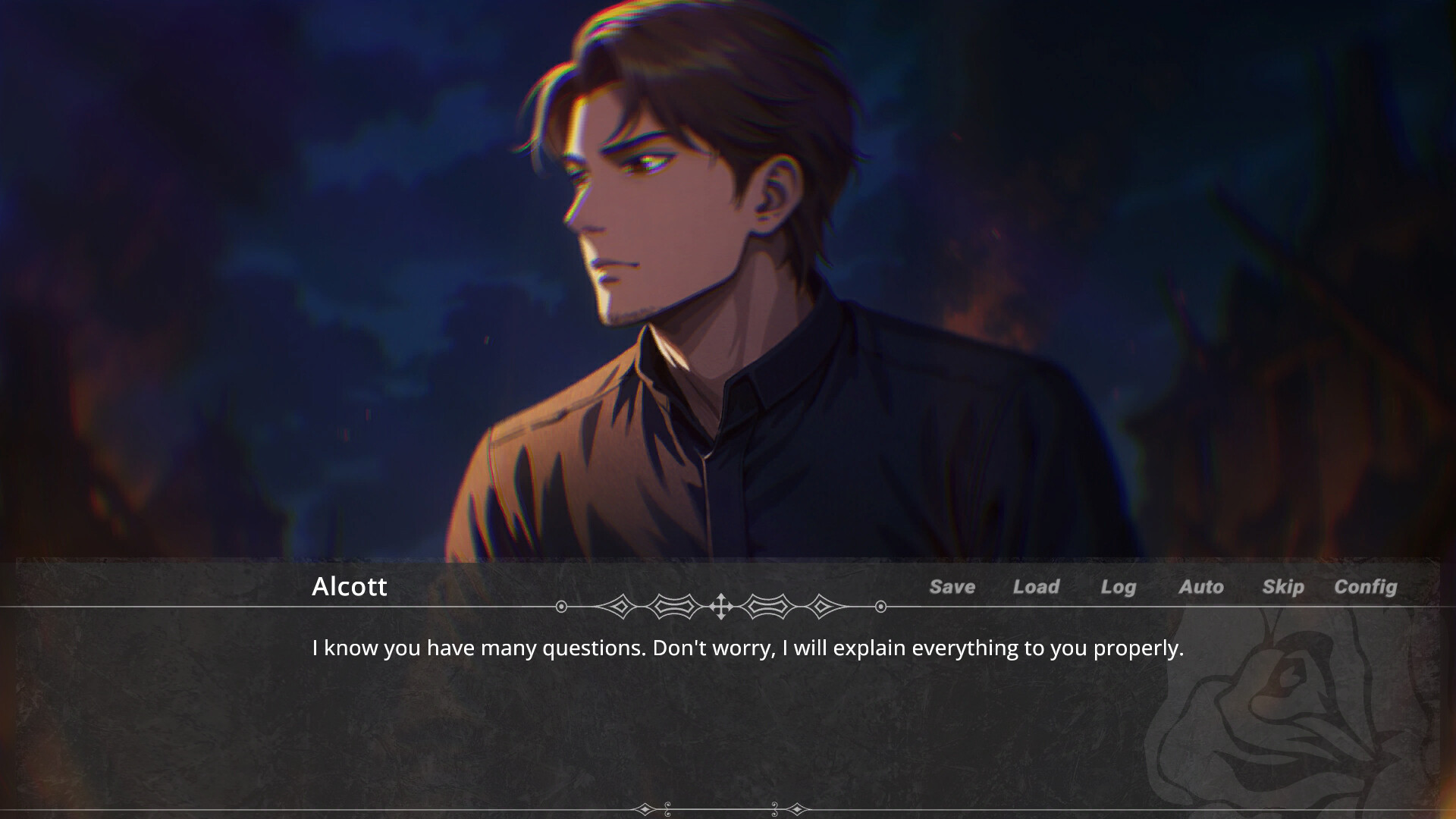Click the leftmost circular endpoint of the divider
Image resolution: width=1456 pixels, height=819 pixels.
(x=560, y=606)
